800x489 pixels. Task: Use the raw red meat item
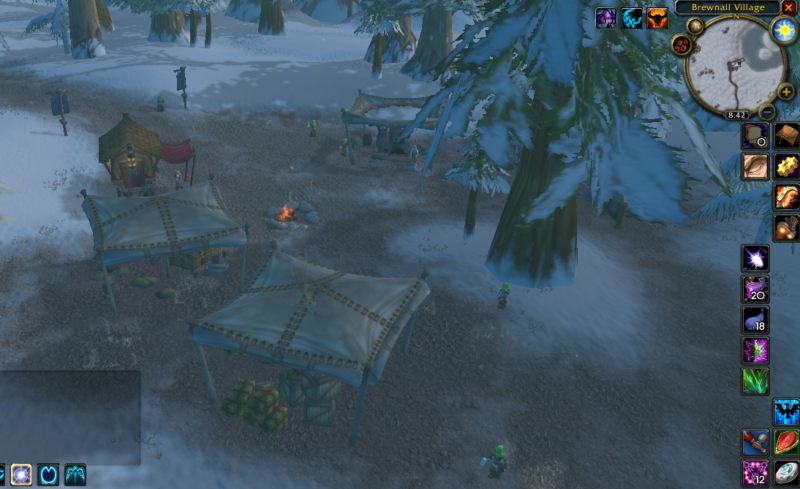[786, 442]
